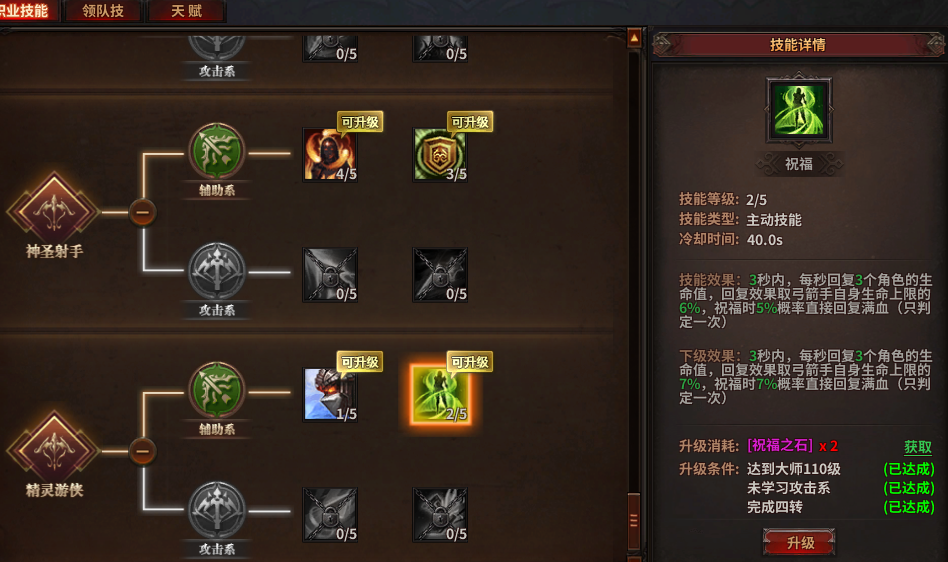Click the scrollbar up arrow

634,38
